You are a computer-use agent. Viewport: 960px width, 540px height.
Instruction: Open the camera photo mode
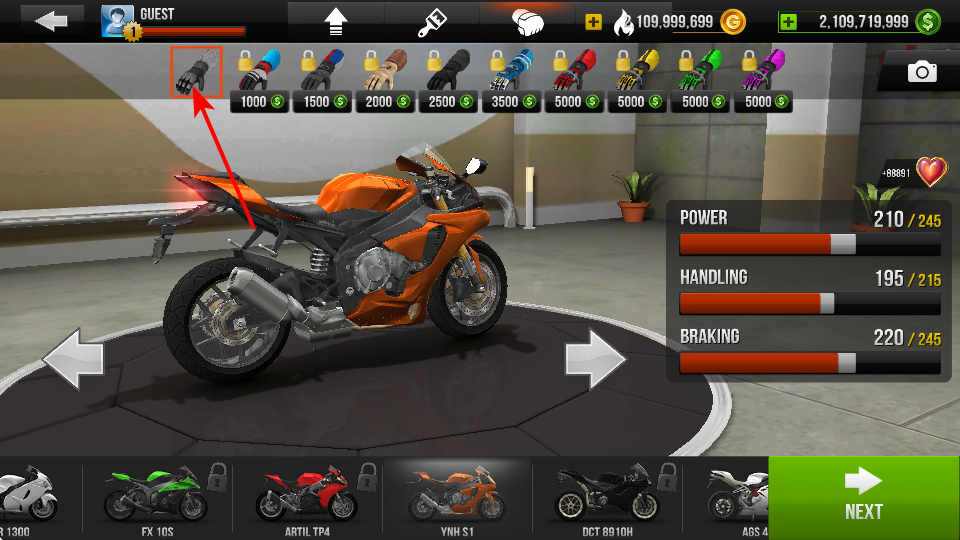[922, 71]
